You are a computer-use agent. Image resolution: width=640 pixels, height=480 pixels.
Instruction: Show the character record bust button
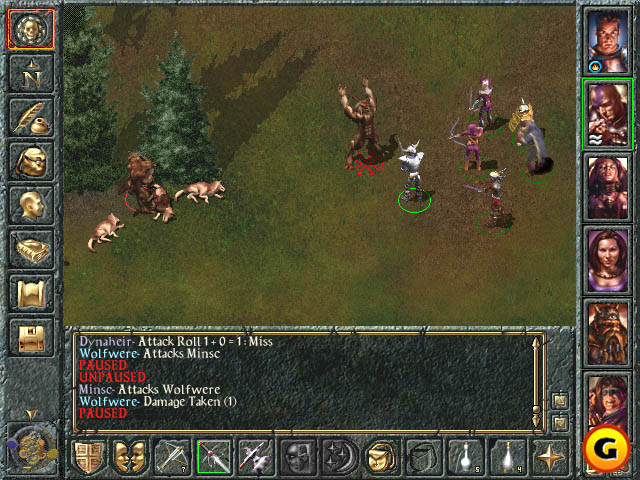[x=29, y=205]
